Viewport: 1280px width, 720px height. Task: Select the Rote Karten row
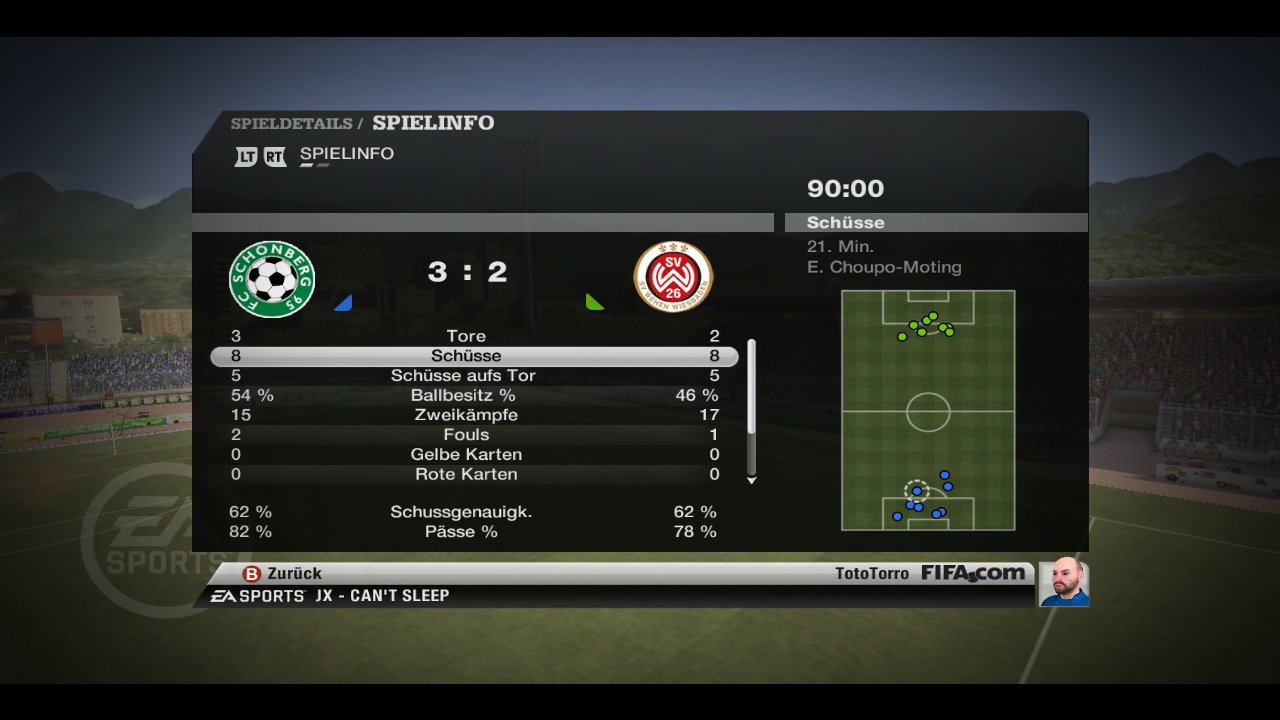[466, 474]
